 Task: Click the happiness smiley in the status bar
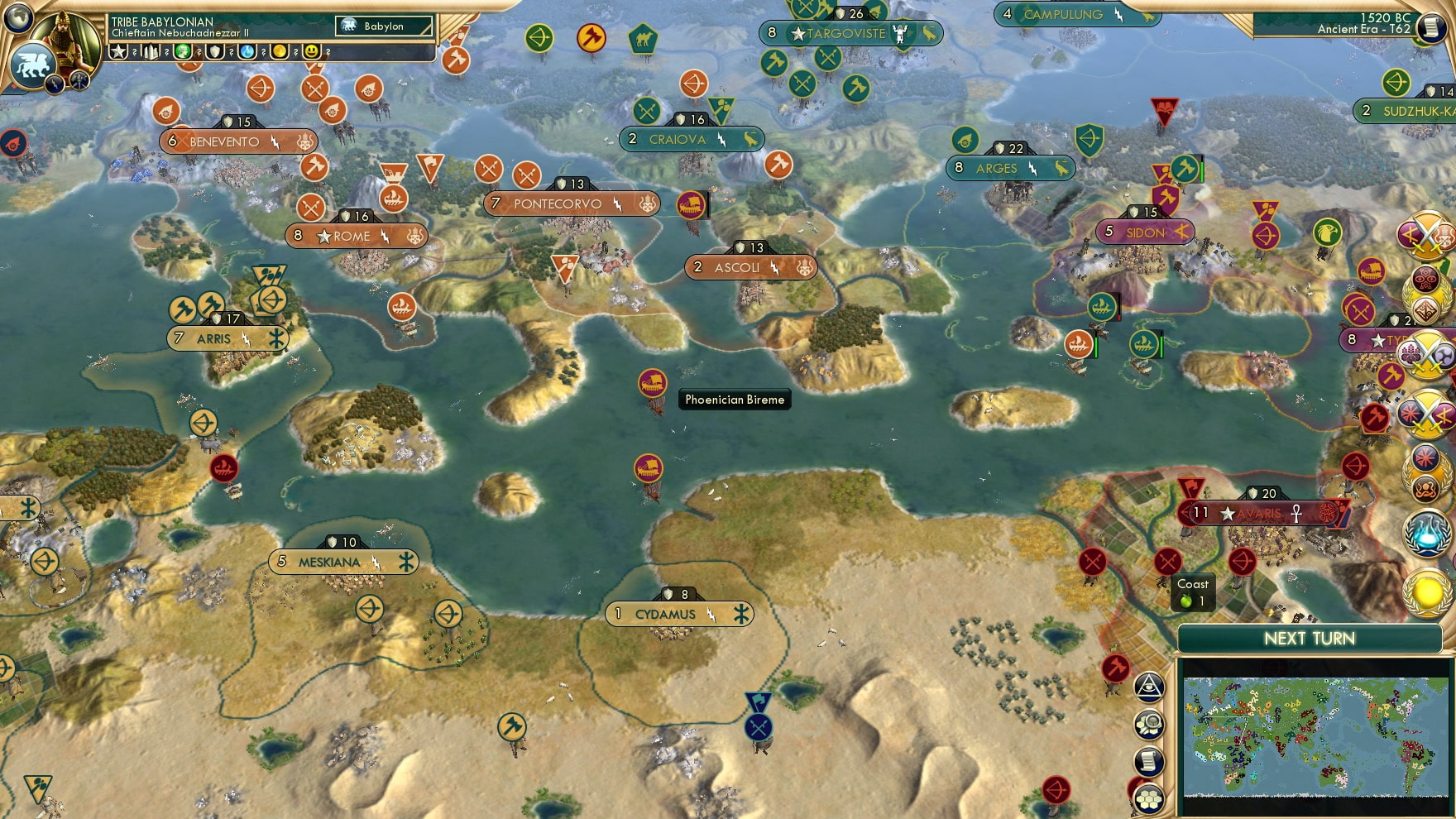(x=312, y=51)
